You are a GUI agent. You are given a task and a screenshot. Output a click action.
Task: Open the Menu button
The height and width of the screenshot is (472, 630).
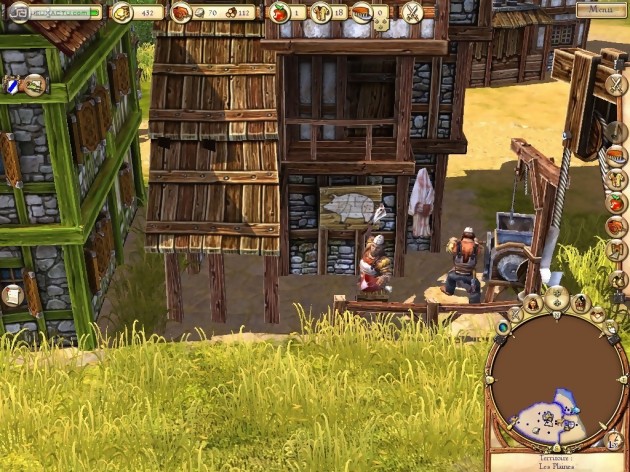click(x=602, y=10)
